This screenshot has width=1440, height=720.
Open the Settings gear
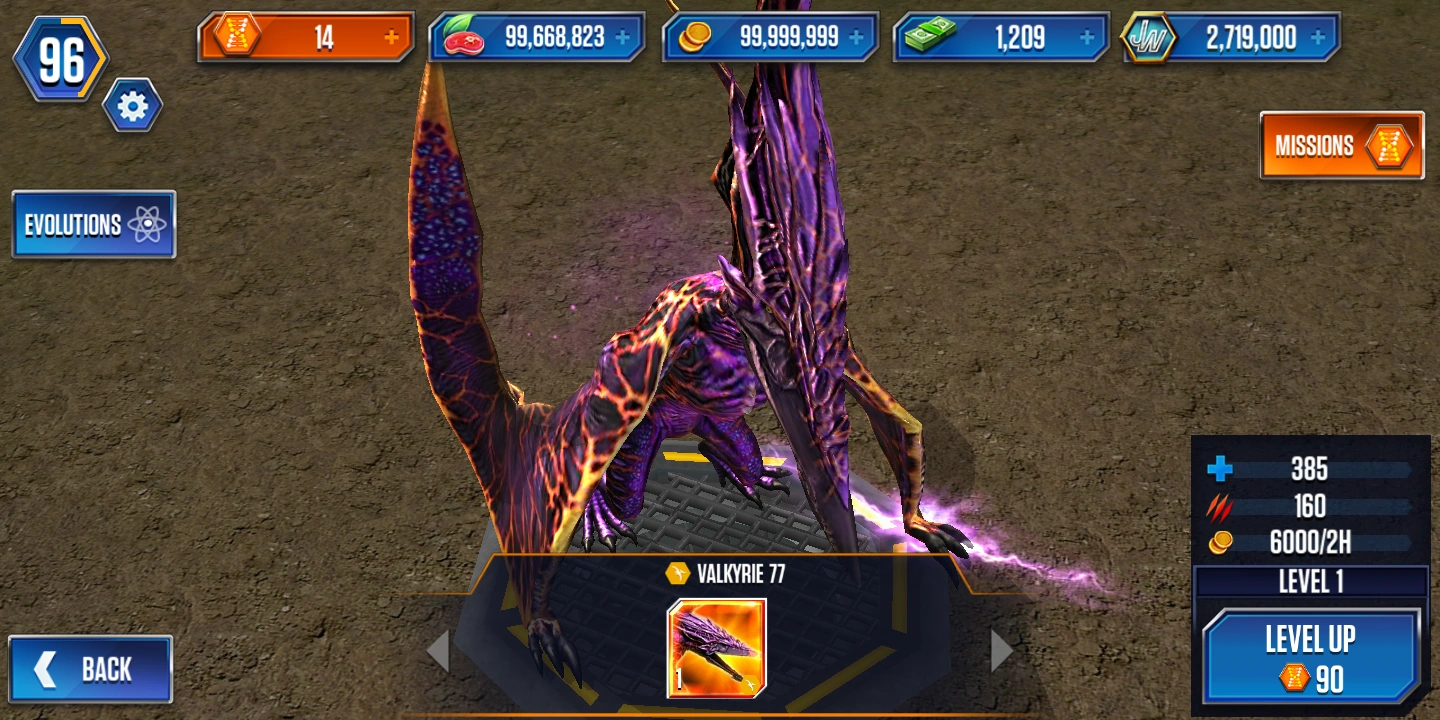pos(131,107)
